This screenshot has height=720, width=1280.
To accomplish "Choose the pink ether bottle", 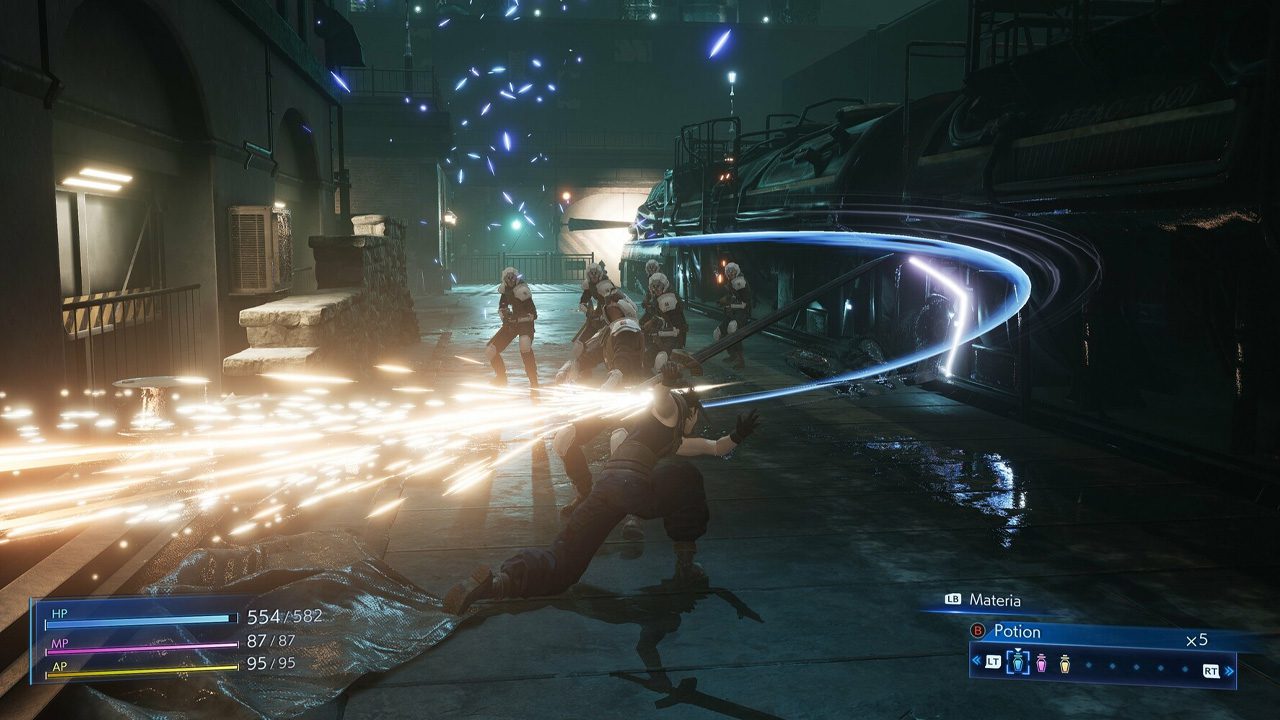I will [1041, 662].
